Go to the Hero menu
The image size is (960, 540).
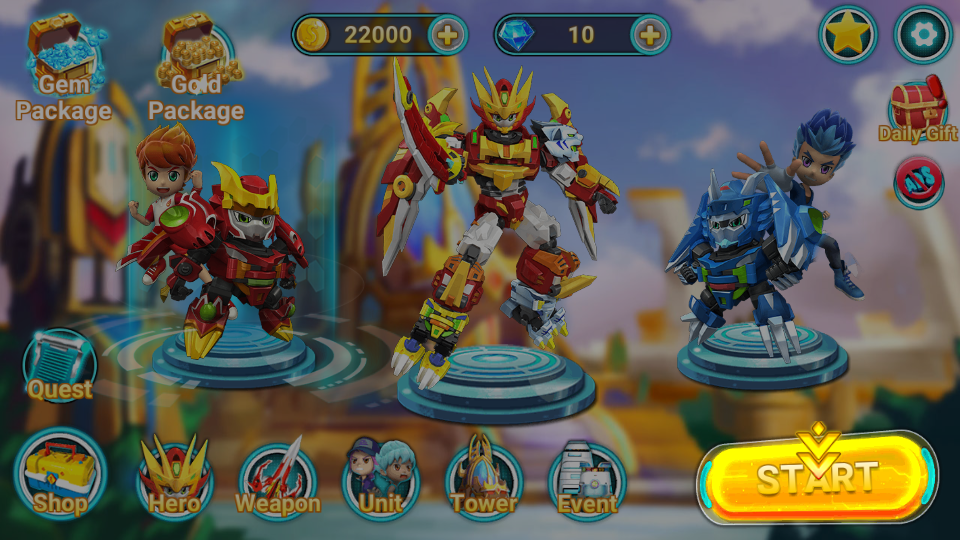point(174,480)
